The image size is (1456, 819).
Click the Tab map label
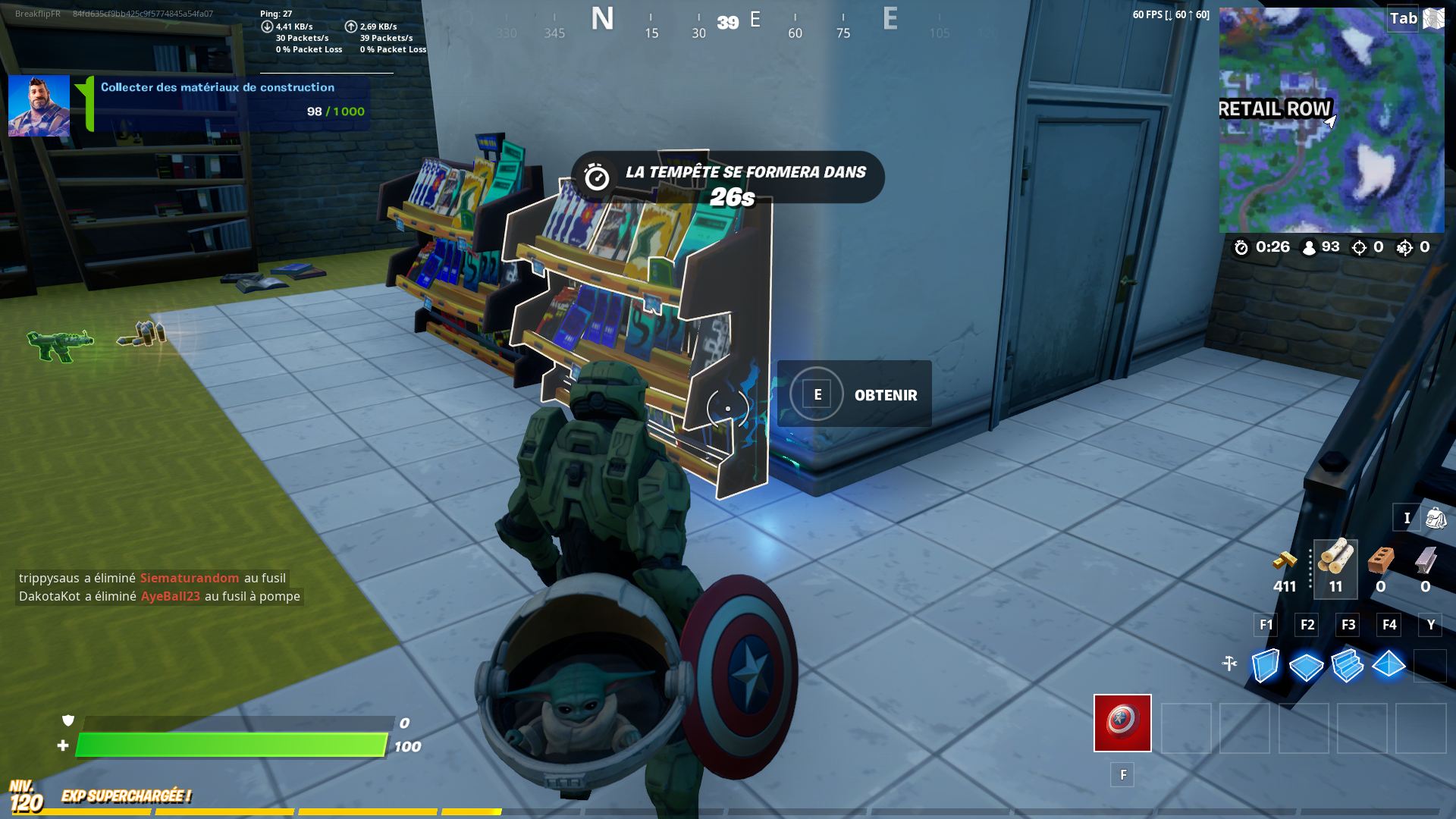(1404, 18)
